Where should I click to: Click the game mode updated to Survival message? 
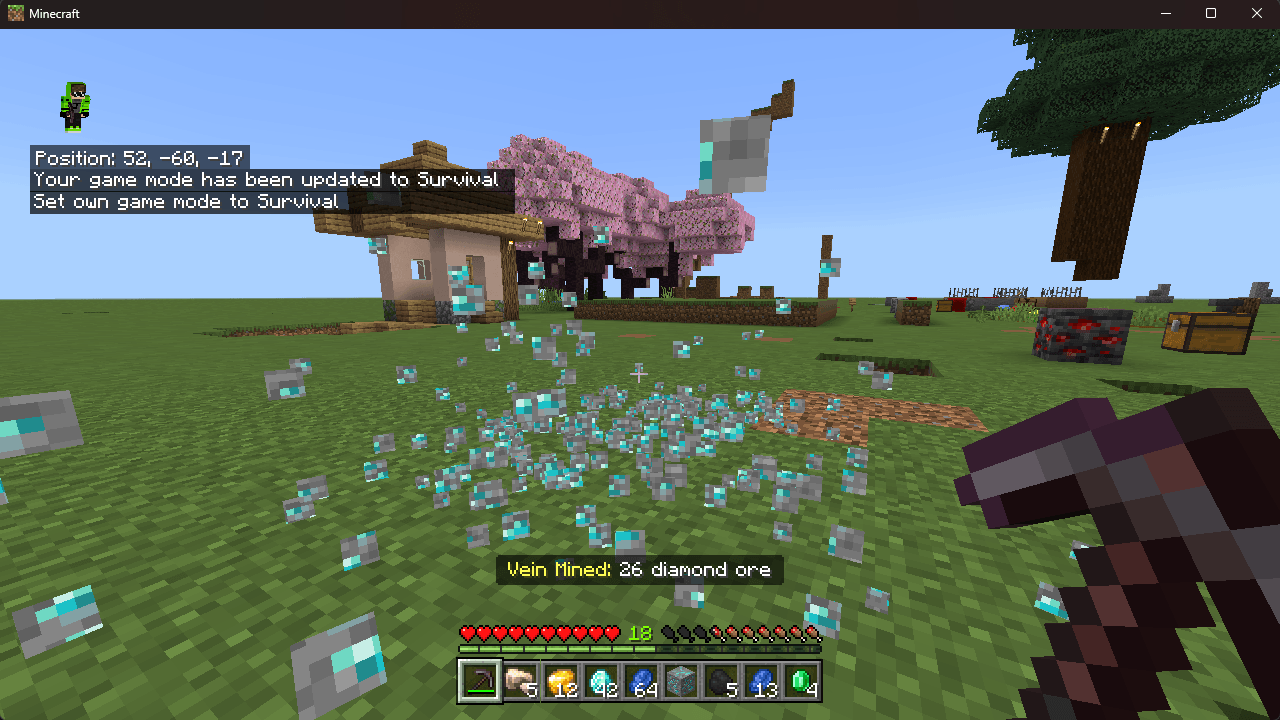coord(265,179)
